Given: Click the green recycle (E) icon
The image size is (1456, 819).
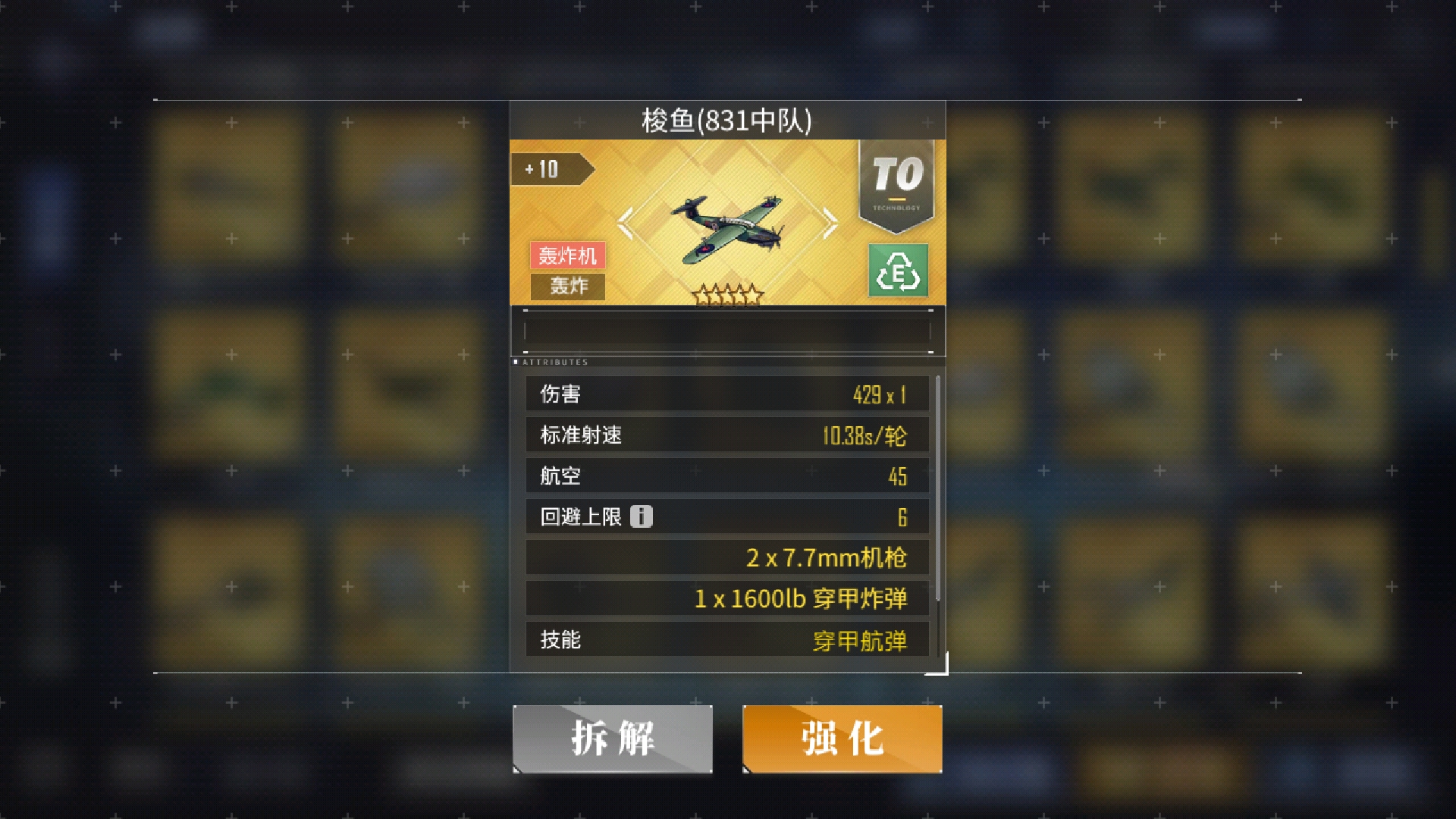Looking at the screenshot, I should [898, 270].
